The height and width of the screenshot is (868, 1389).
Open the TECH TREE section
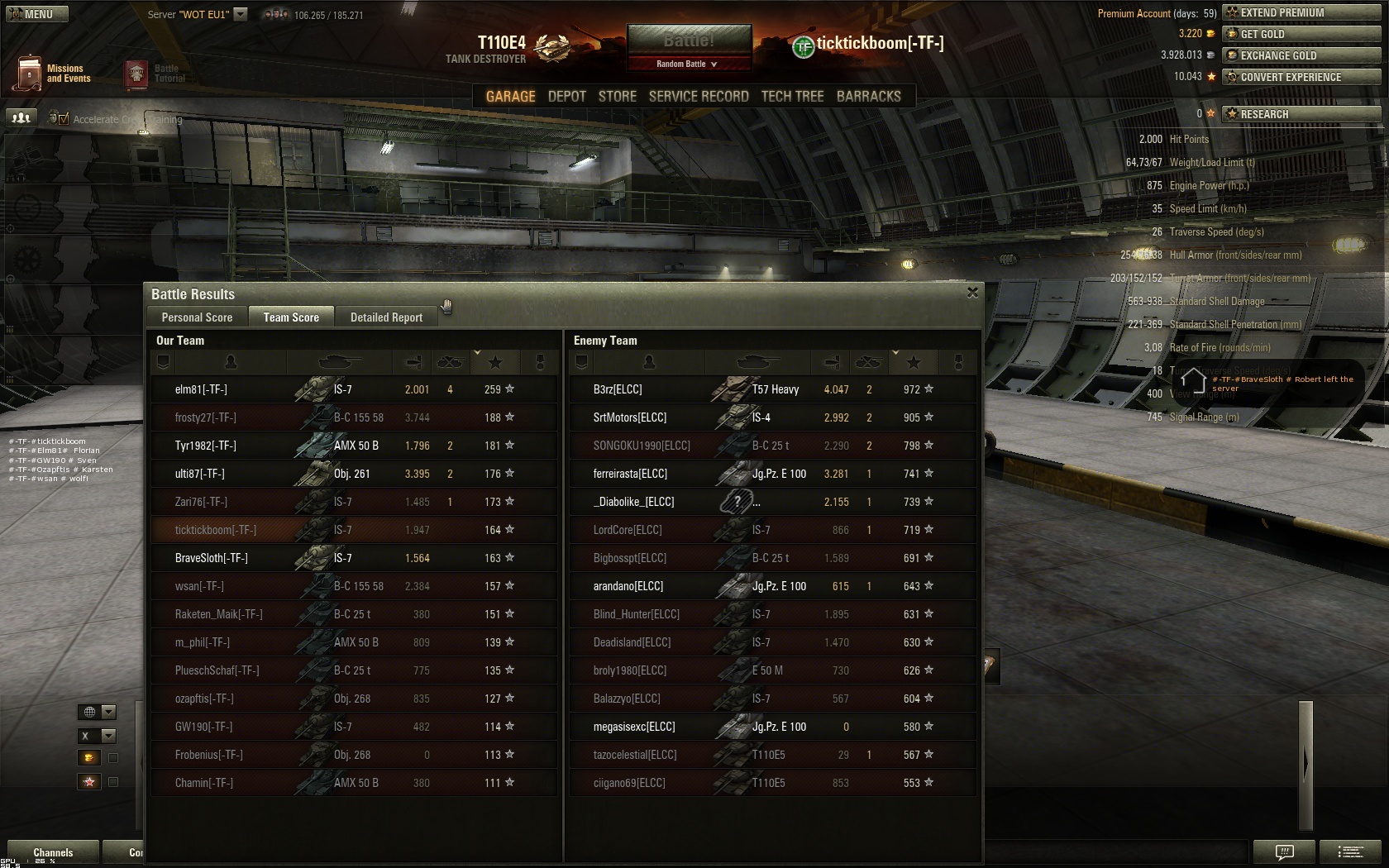click(792, 97)
